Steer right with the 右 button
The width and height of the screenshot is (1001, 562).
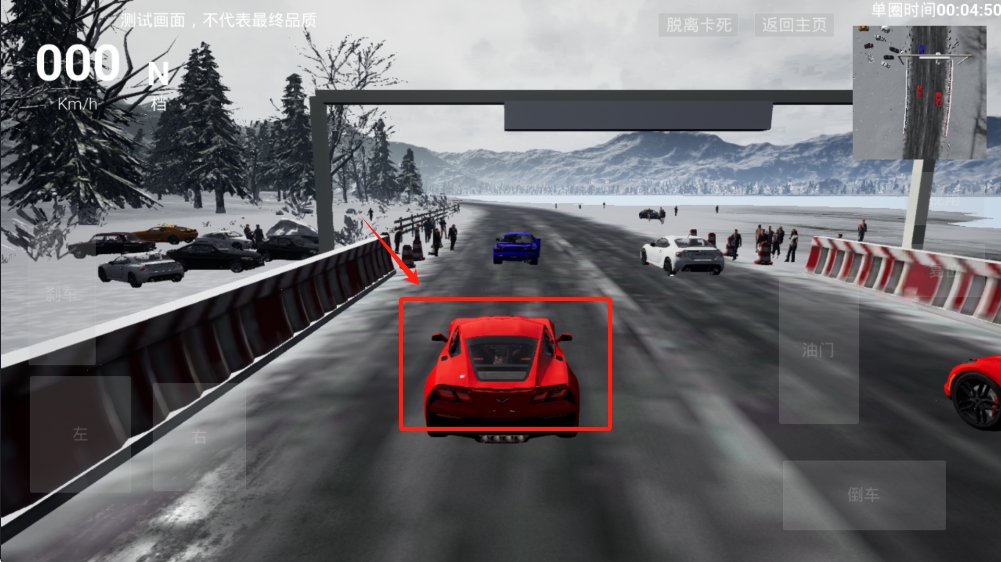point(199,436)
